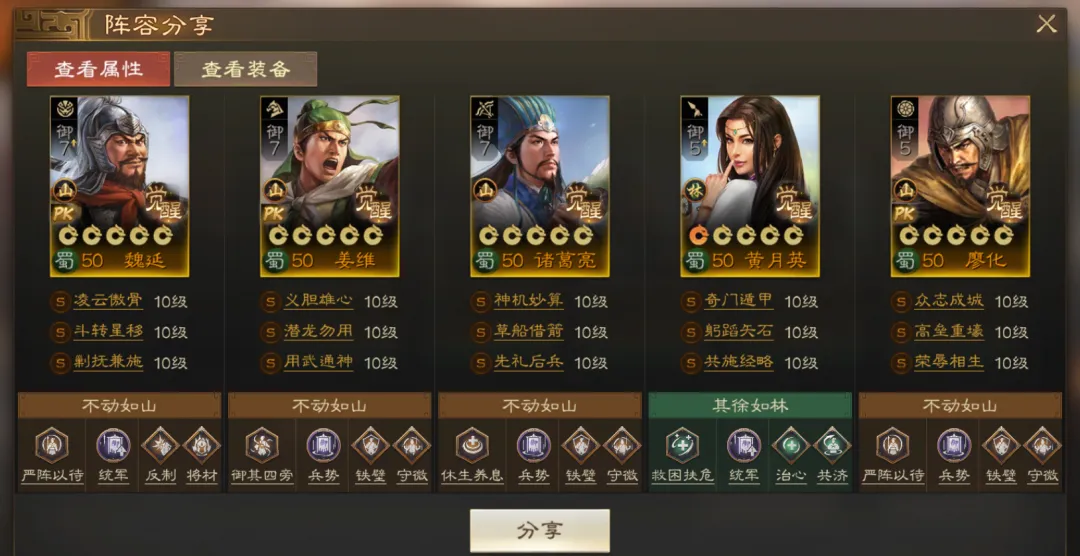This screenshot has height=556, width=1080.
Task: Select the 姜维 hero card
Action: 330,186
